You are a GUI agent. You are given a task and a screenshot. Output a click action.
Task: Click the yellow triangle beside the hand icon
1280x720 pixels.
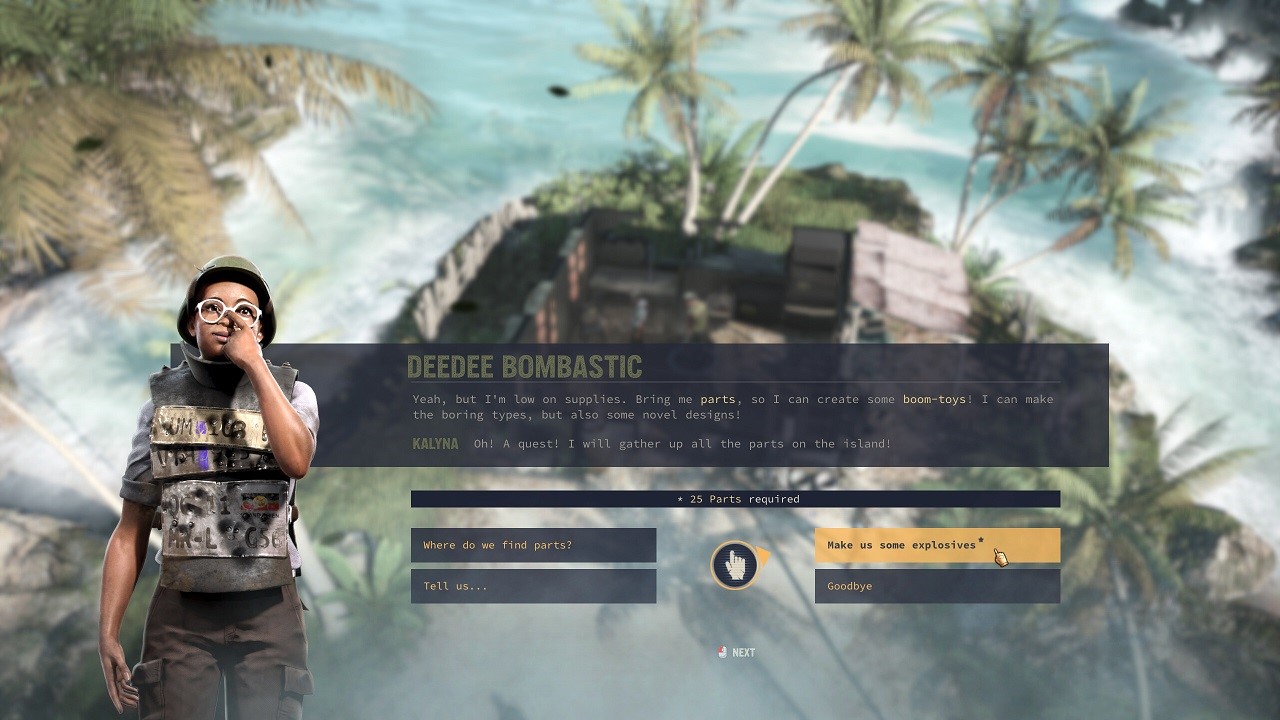(x=764, y=553)
